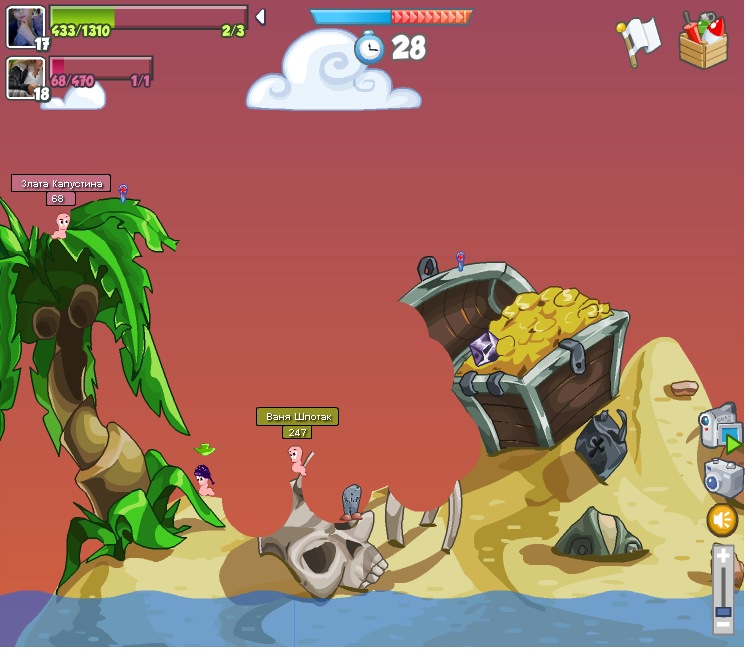
Task: Toggle sound with the orange speaker button
Action: tap(722, 520)
